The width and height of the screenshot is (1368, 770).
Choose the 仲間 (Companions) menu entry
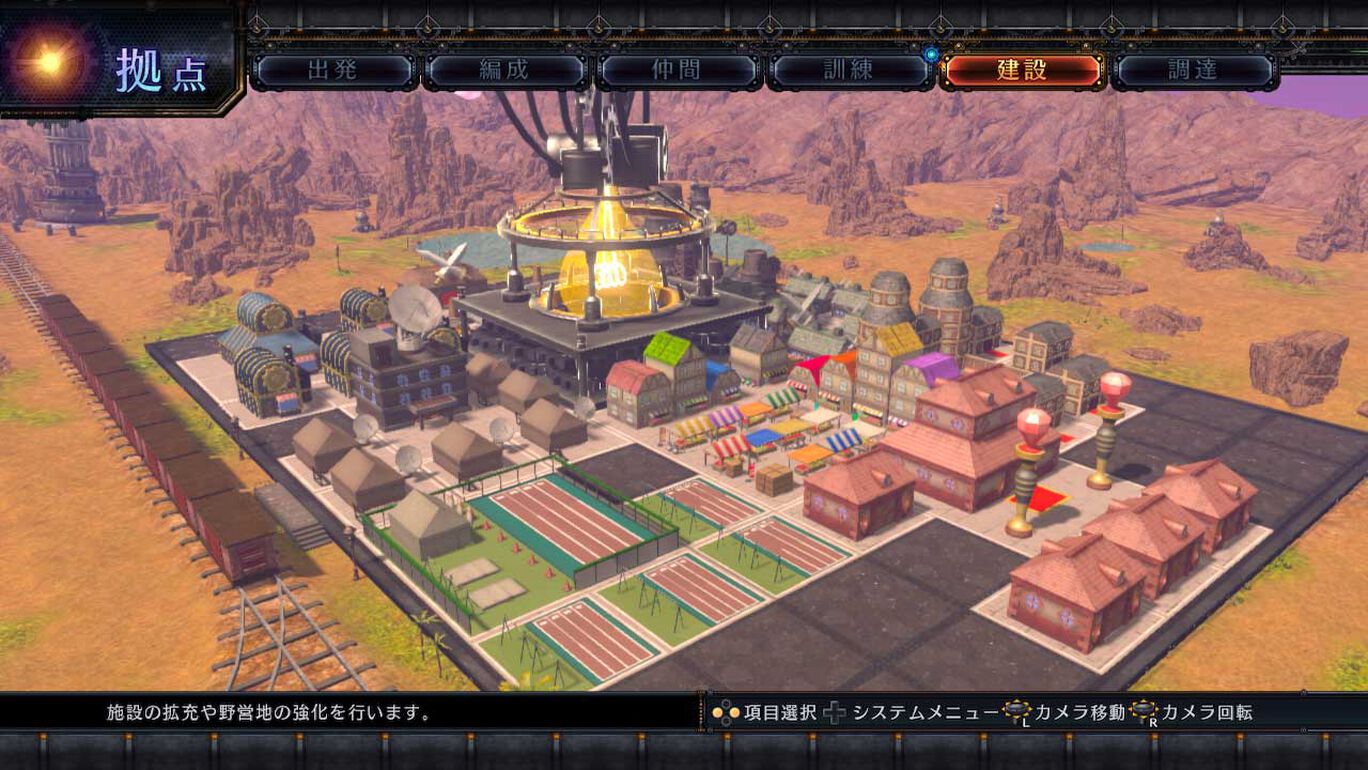(678, 70)
